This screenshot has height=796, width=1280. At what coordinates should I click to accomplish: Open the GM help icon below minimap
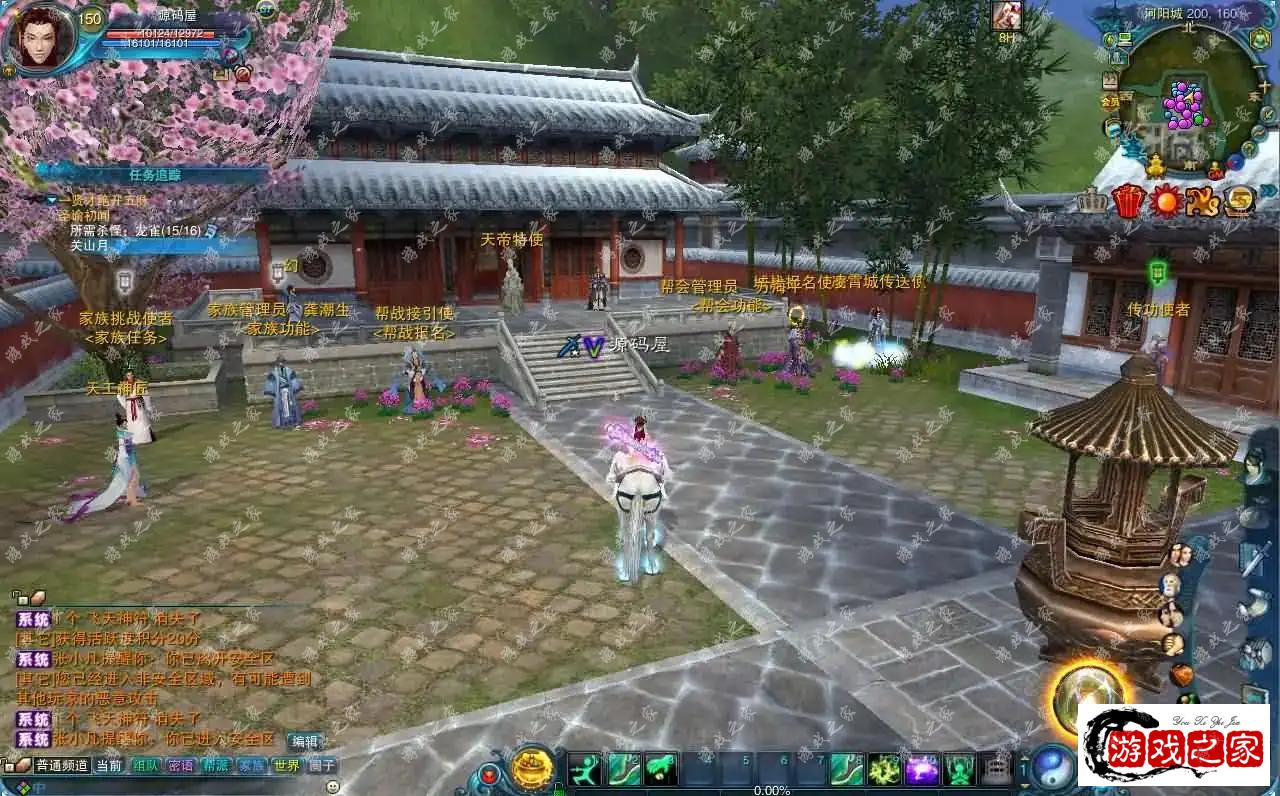(1216, 171)
